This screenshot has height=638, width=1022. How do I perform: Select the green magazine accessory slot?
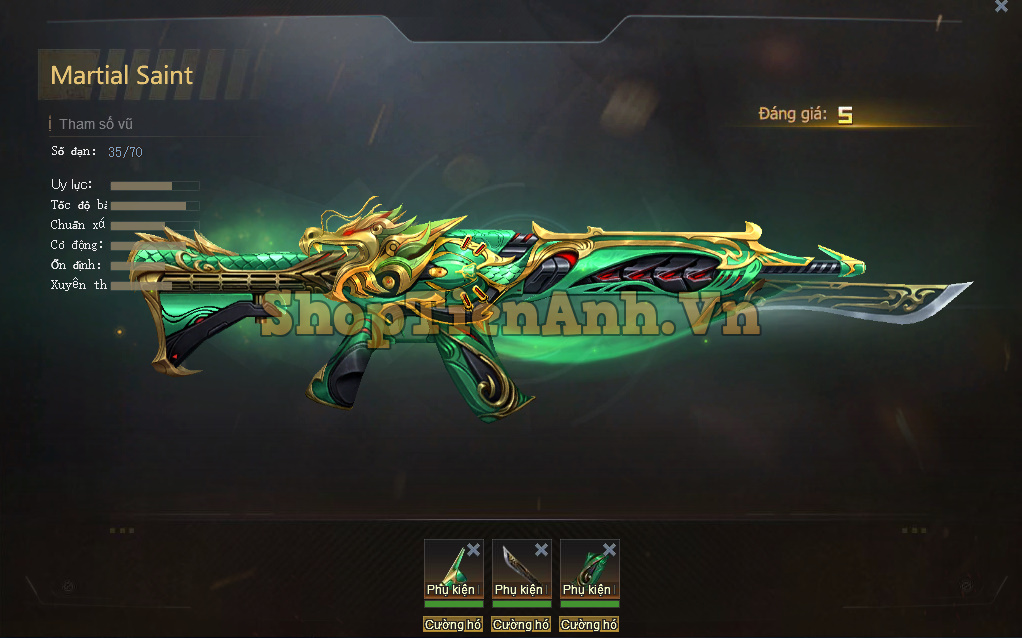coord(586,566)
